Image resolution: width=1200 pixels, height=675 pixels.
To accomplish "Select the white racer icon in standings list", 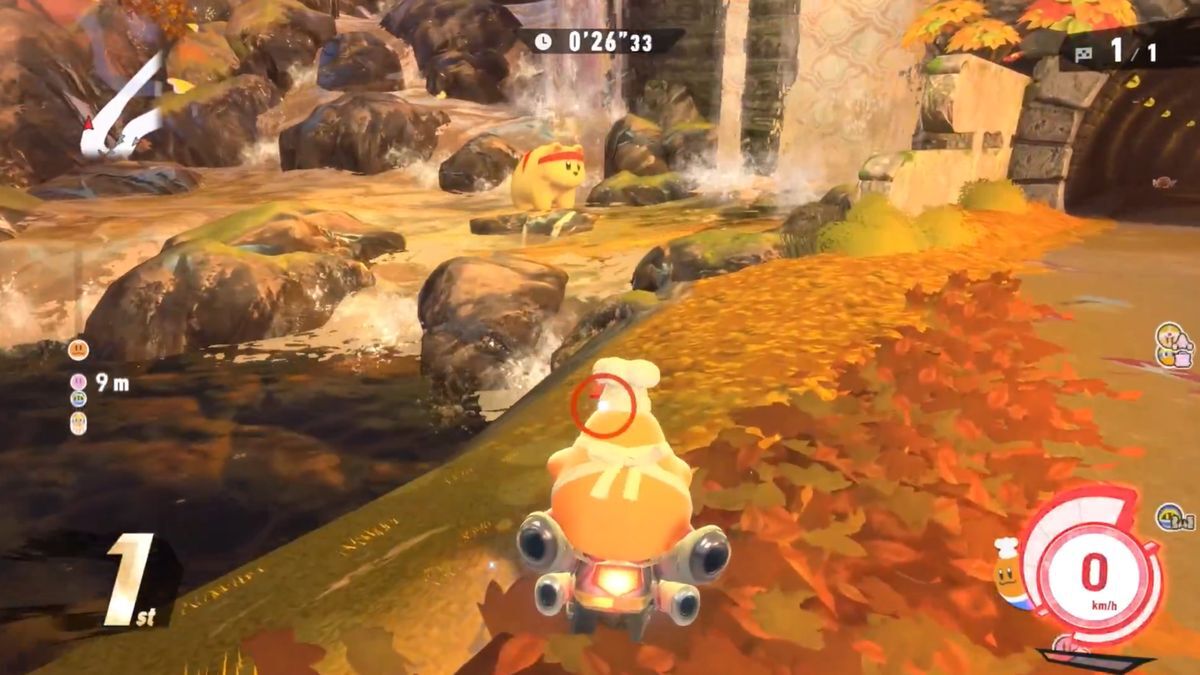I will click(x=78, y=423).
